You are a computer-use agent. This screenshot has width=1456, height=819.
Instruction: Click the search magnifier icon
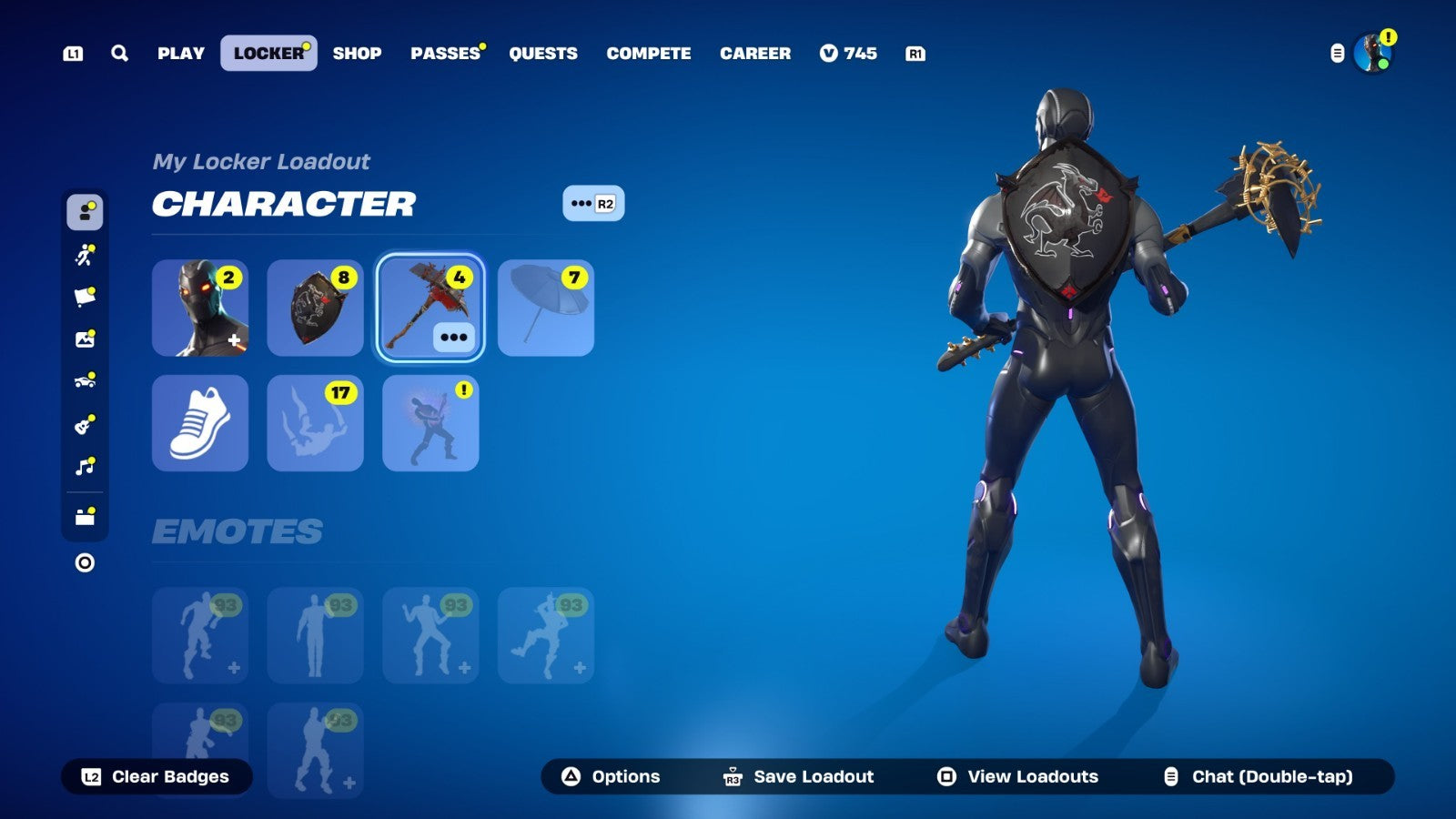tap(119, 54)
